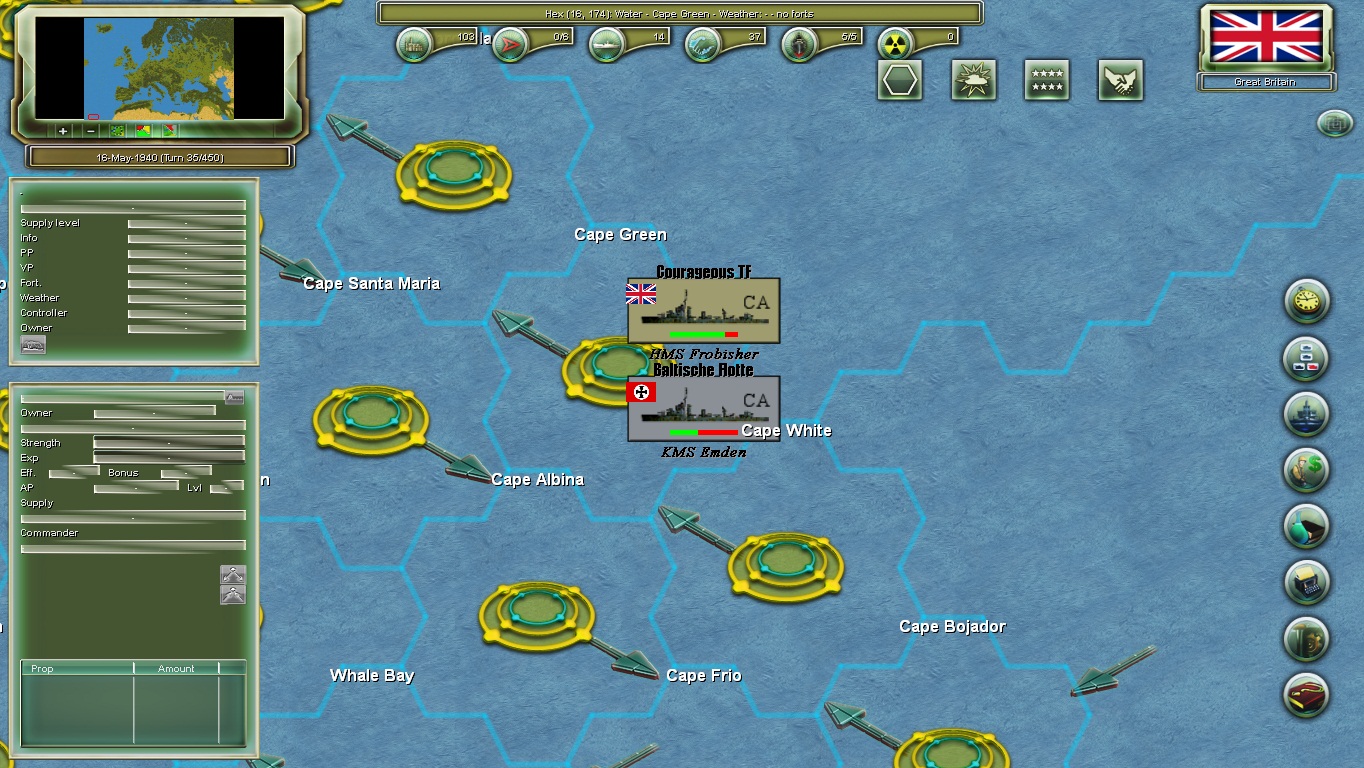Click the diplomacy handshake icon
Viewport: 1364px width, 768px height.
[x=1119, y=80]
